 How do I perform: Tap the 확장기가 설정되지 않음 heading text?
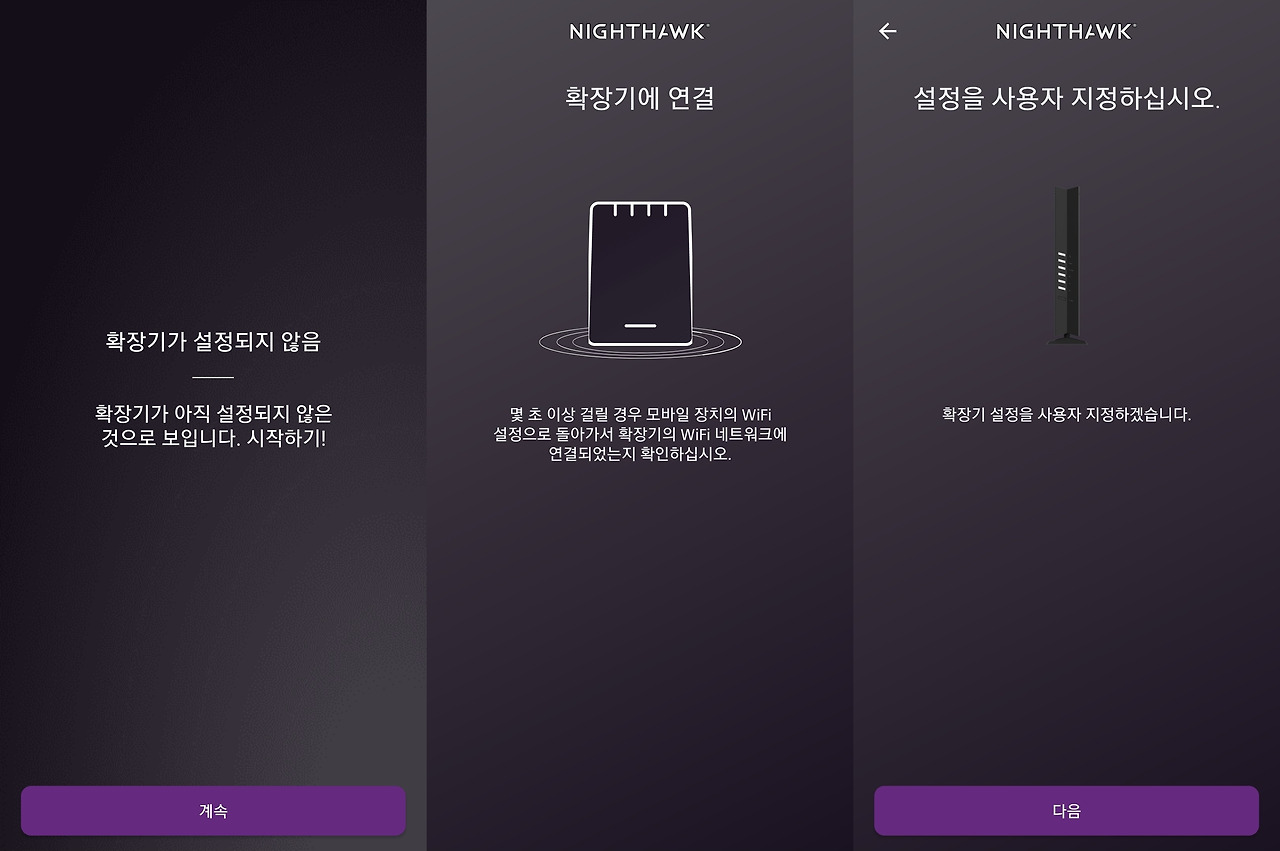(213, 341)
